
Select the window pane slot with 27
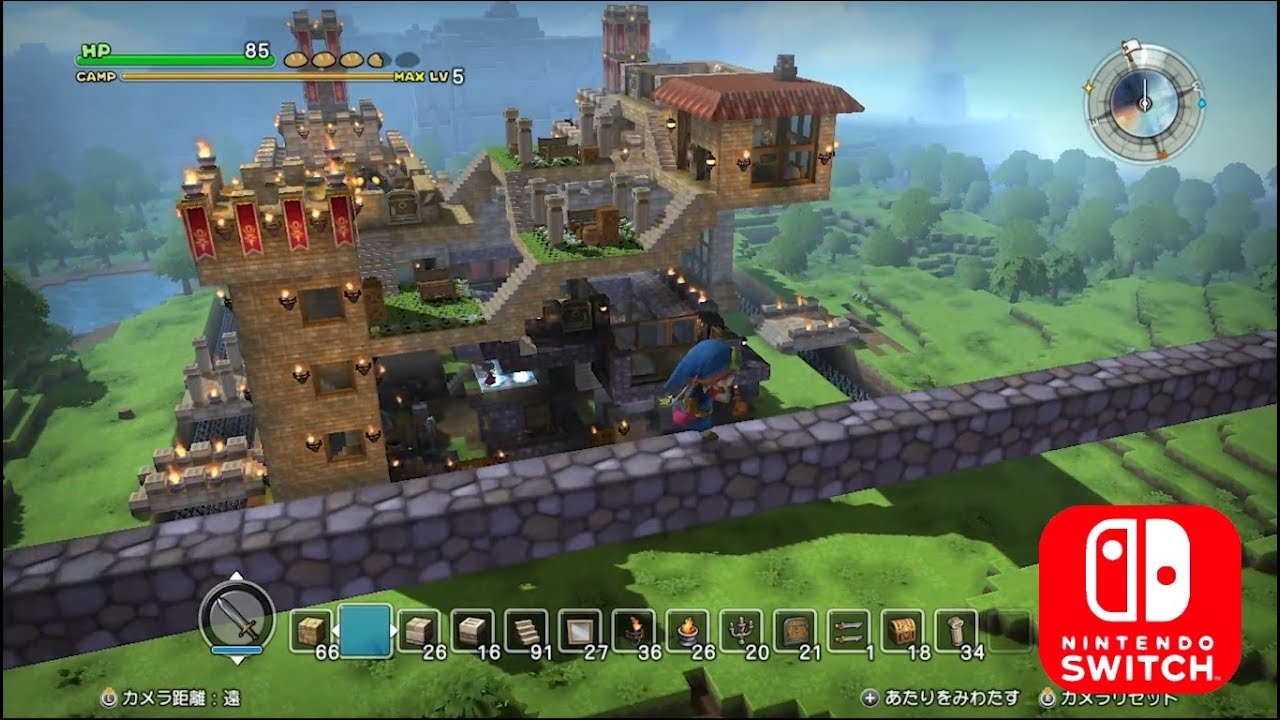click(x=580, y=632)
